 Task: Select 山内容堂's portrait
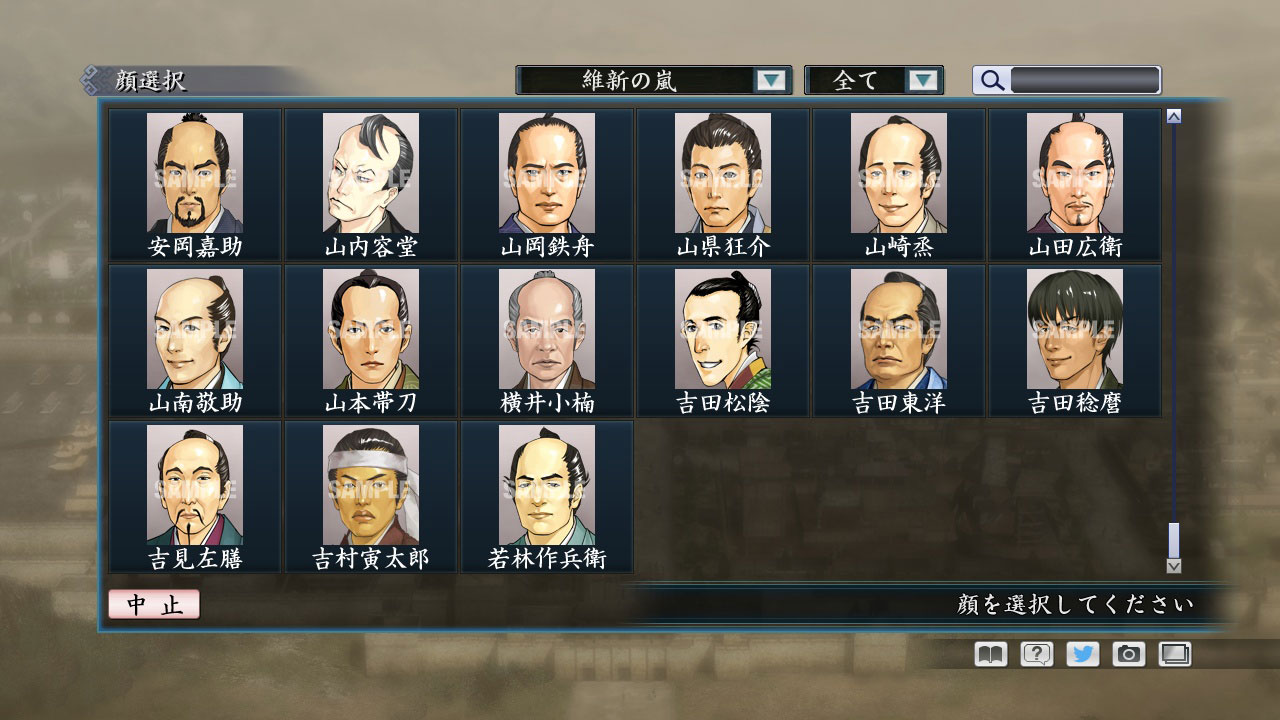(370, 175)
